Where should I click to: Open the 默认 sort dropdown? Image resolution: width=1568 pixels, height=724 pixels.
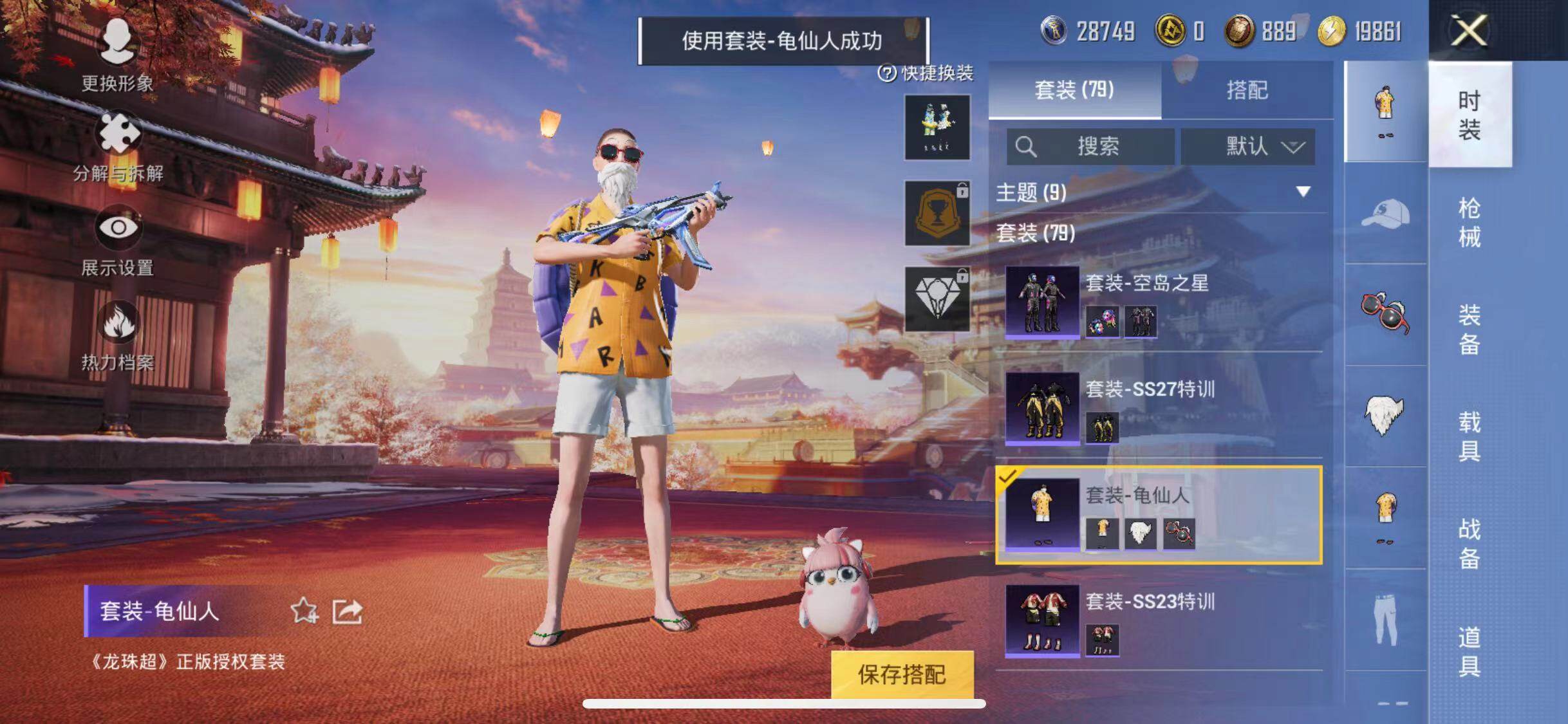(1247, 147)
